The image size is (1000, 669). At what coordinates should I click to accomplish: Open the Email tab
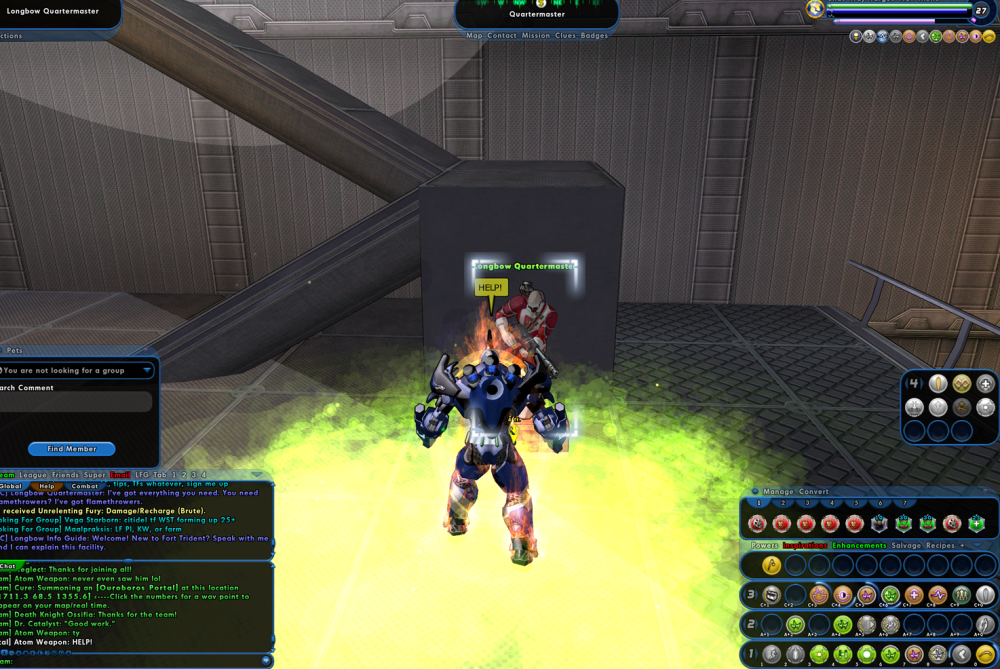point(120,475)
